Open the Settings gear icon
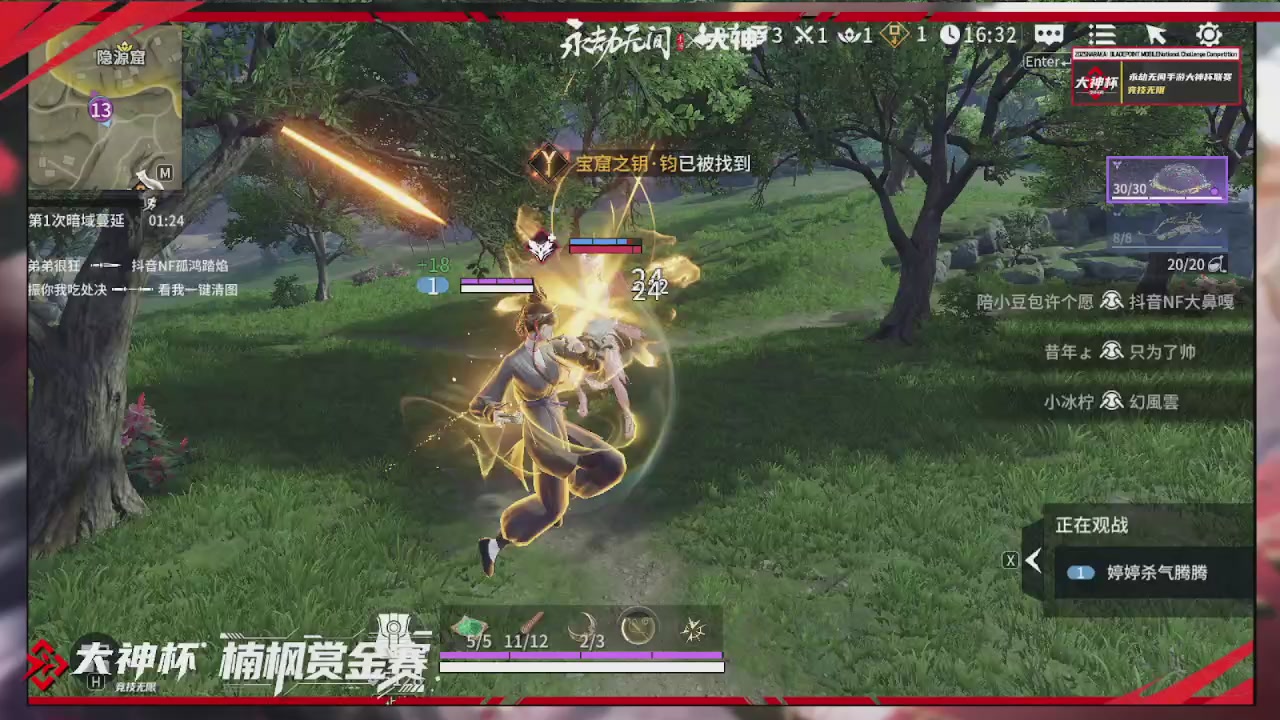Screen dimensions: 1280x720 tap(1209, 36)
